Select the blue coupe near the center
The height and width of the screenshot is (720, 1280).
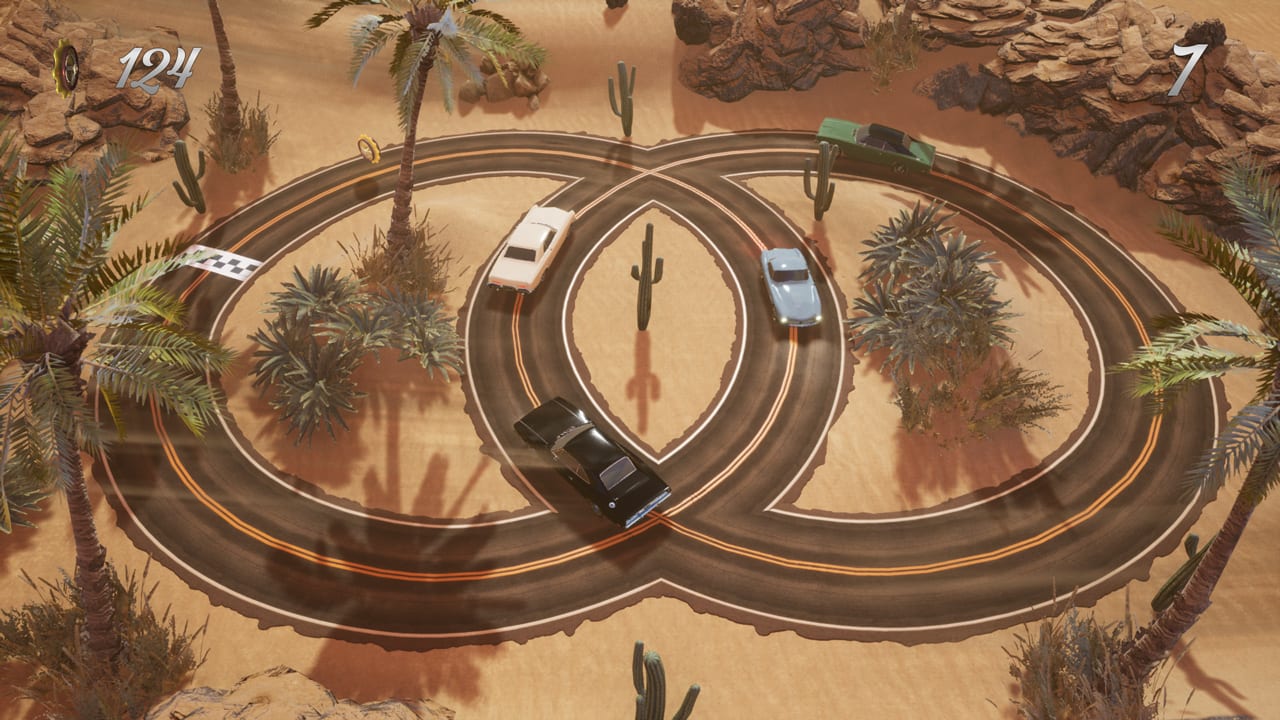coord(790,283)
